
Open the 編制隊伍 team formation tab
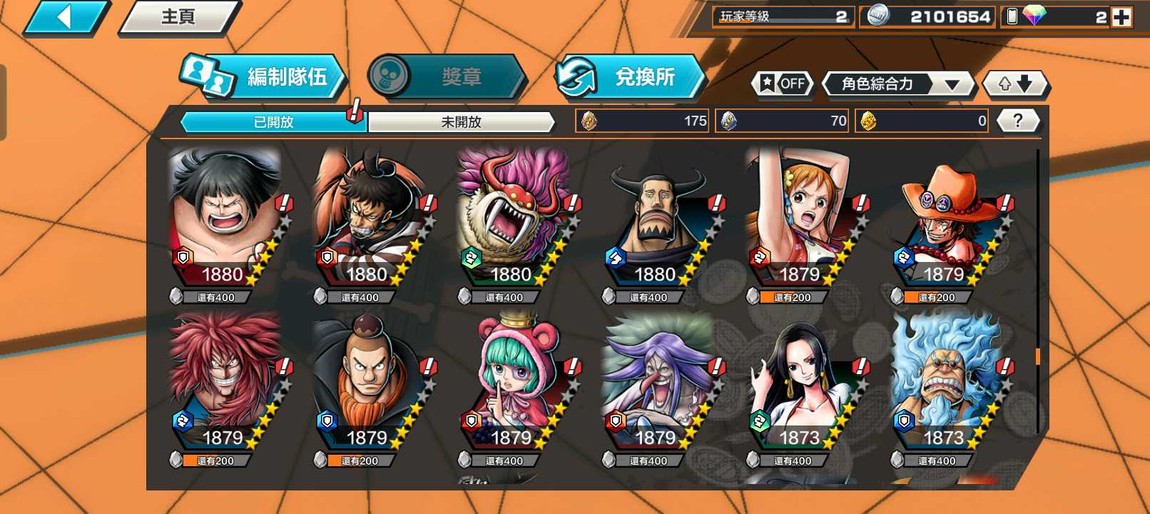(x=265, y=77)
